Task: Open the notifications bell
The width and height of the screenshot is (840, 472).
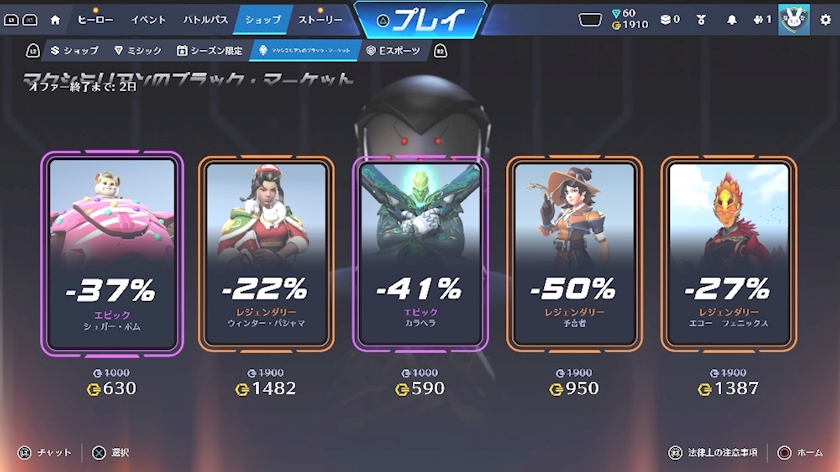Action: pyautogui.click(x=731, y=19)
